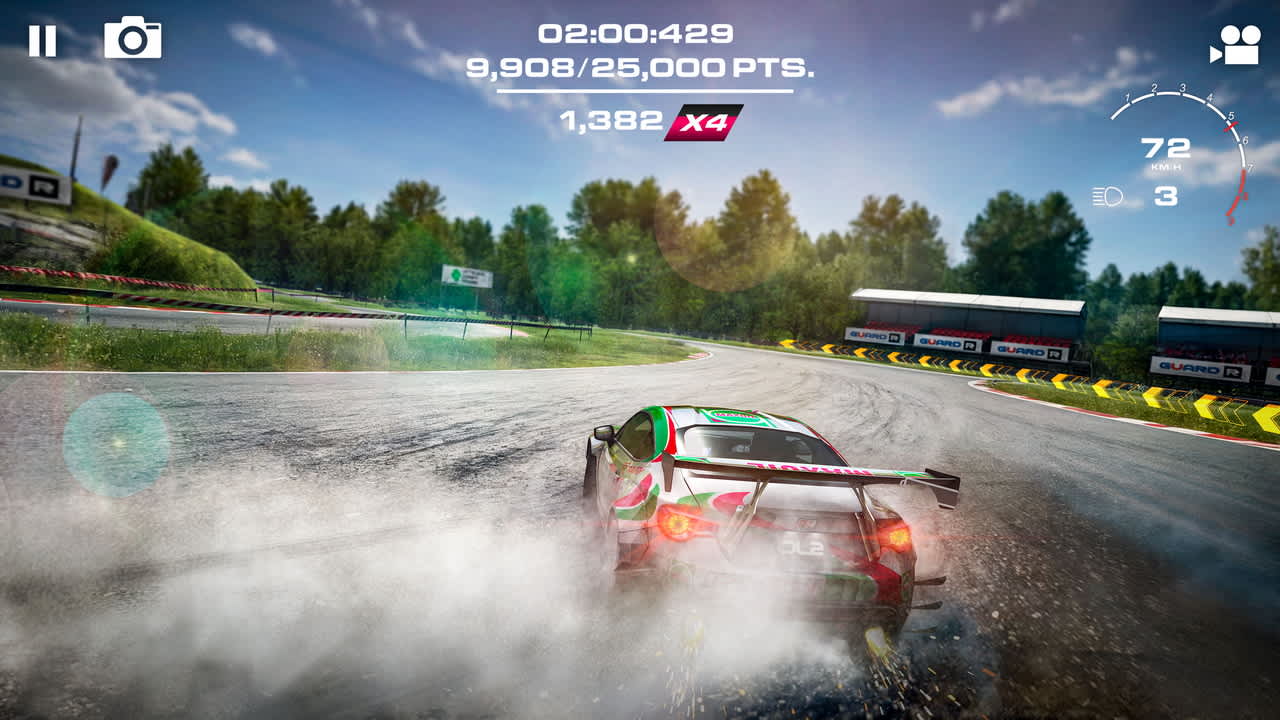Tap the 02:00:429 race timer

point(637,32)
